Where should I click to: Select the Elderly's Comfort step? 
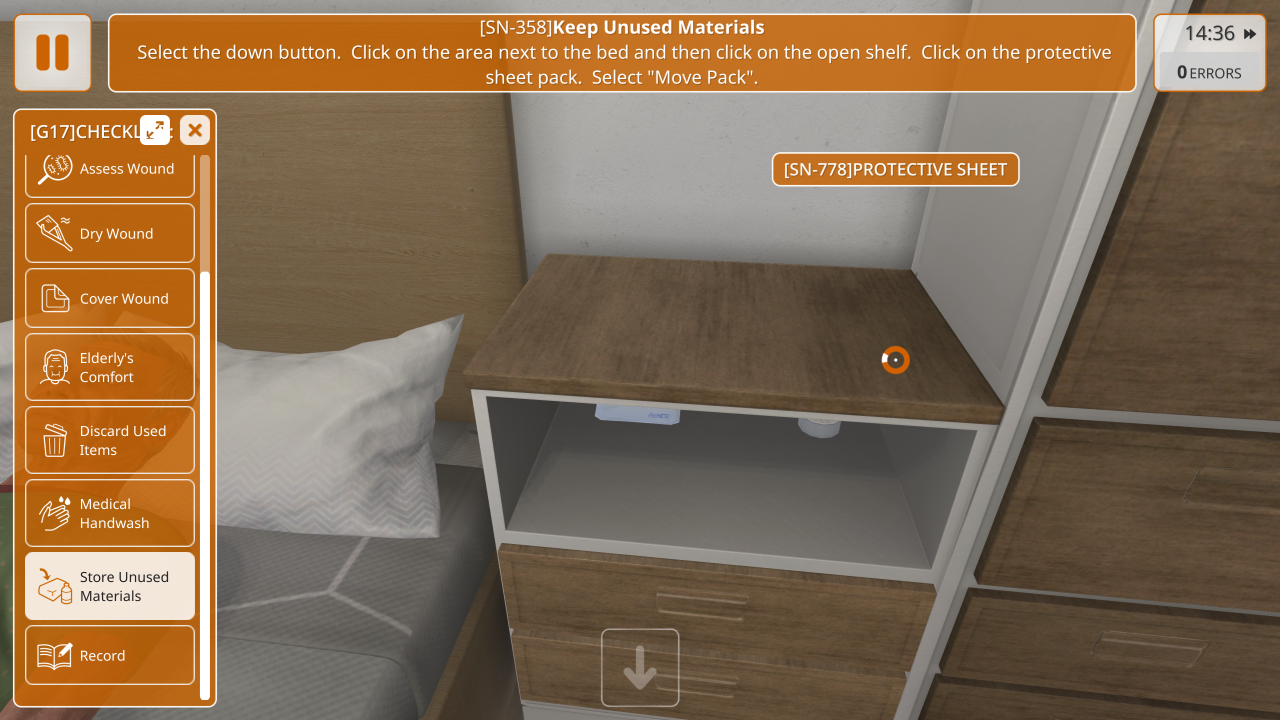110,367
